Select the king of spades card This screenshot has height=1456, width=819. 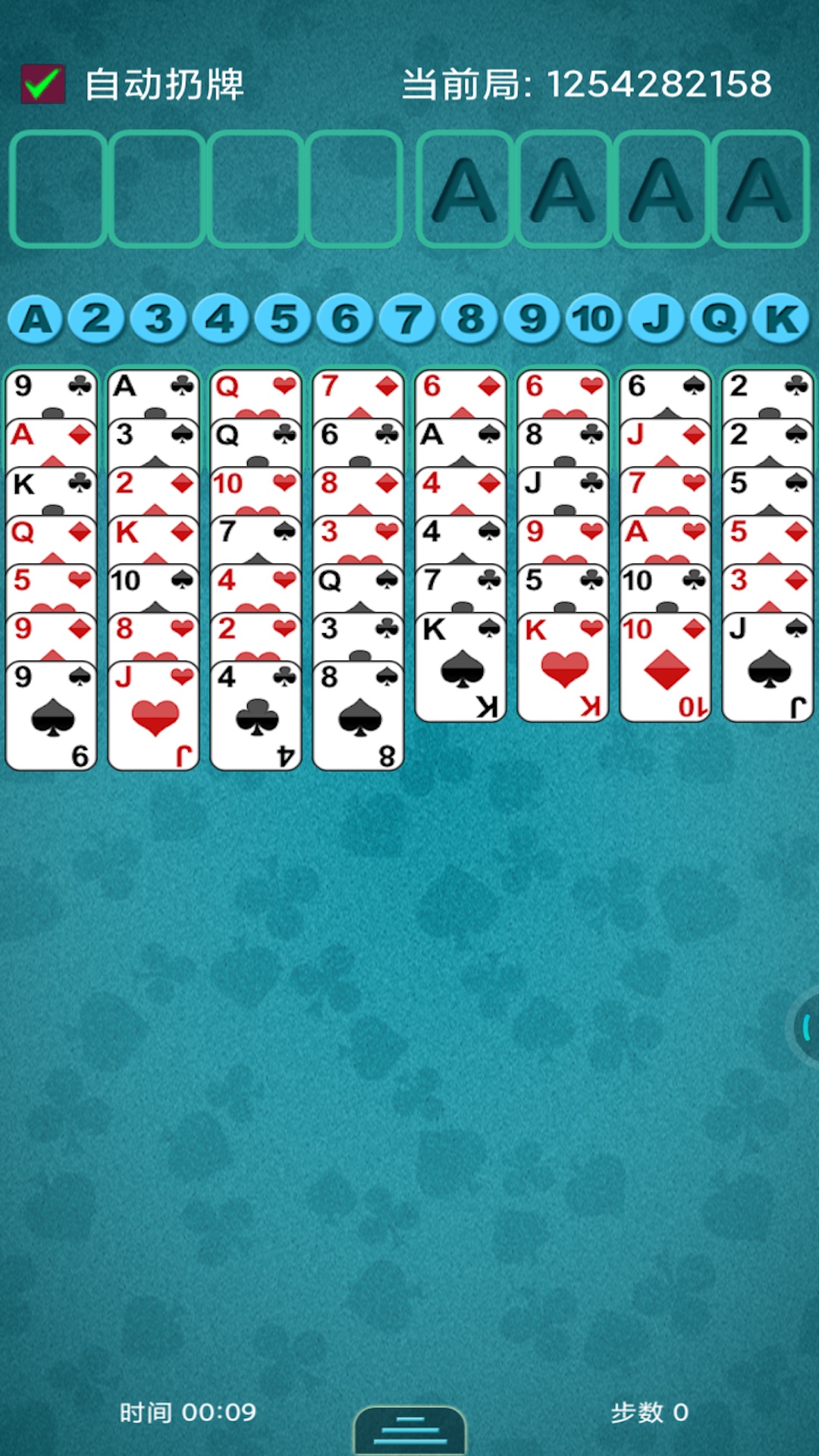click(461, 669)
